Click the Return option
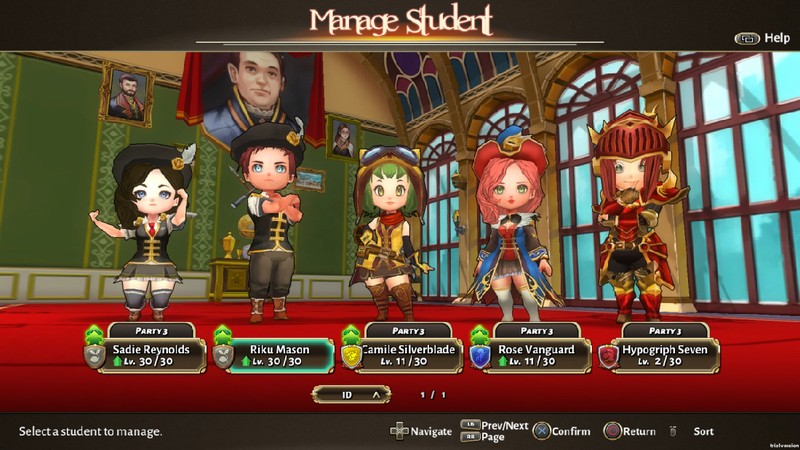The height and width of the screenshot is (450, 800). (630, 431)
